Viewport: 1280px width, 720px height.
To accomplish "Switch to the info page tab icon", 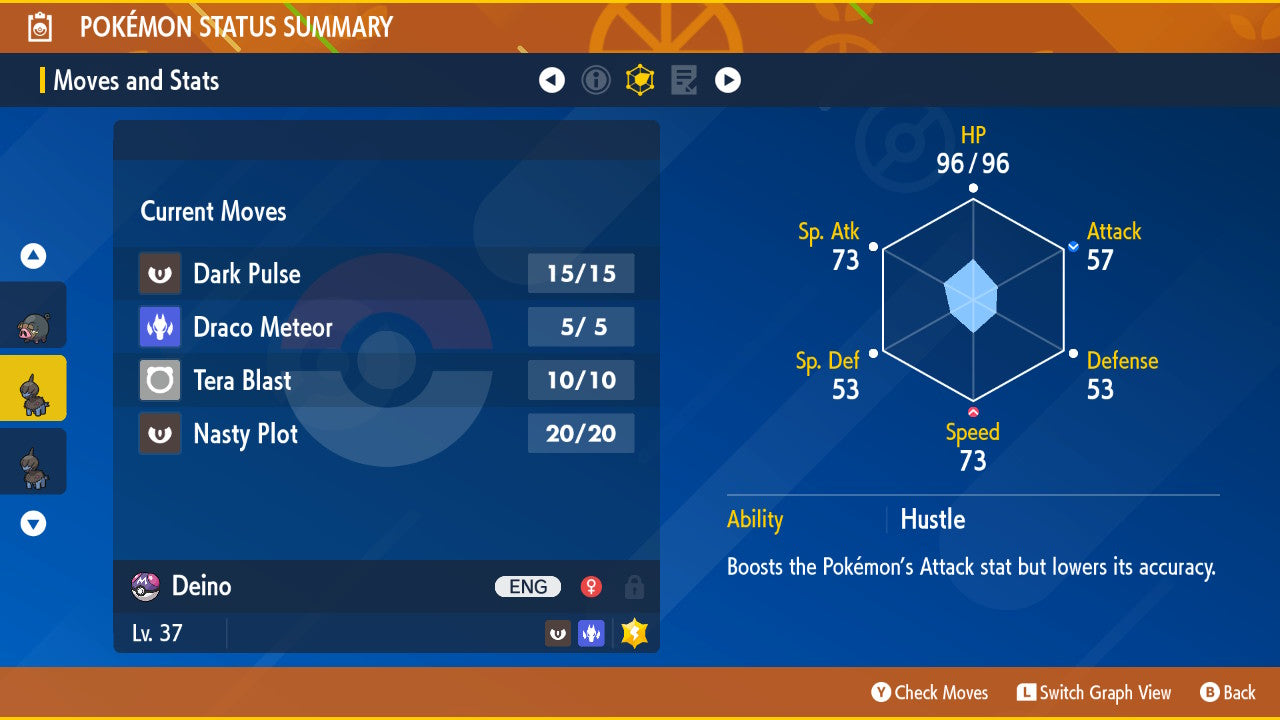I will coord(596,80).
